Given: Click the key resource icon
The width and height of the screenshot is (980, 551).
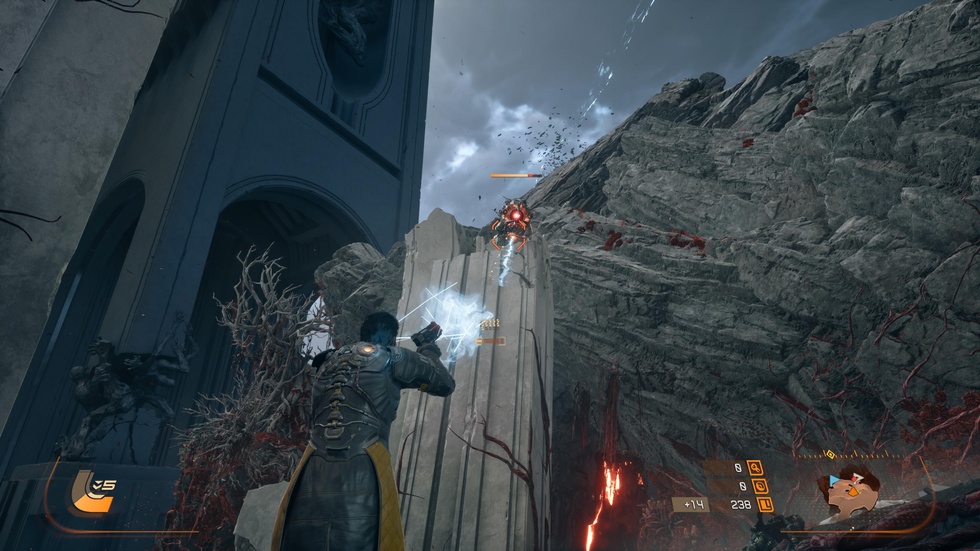Looking at the screenshot, I should [x=754, y=467].
